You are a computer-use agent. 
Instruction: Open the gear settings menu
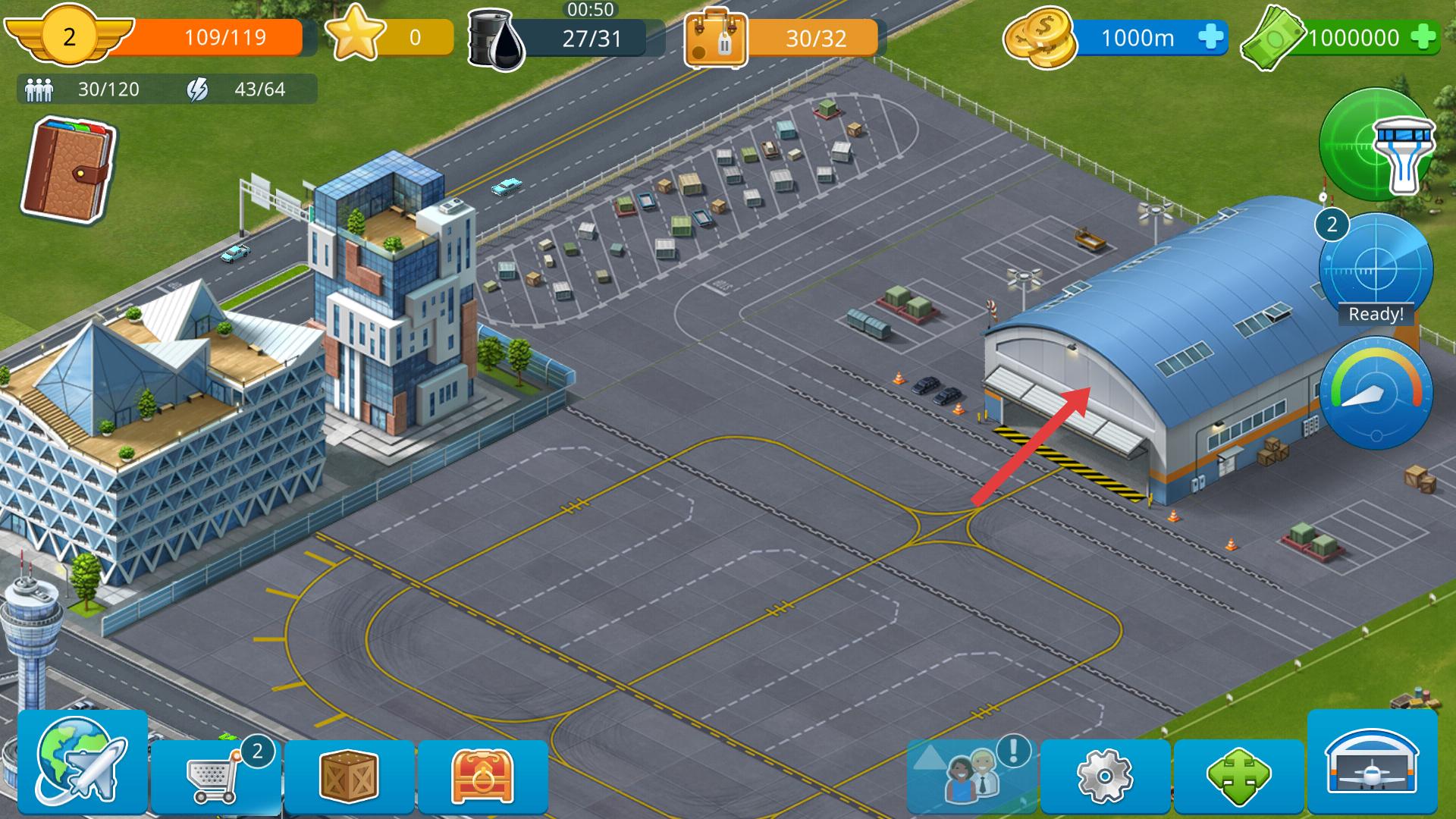[1105, 775]
